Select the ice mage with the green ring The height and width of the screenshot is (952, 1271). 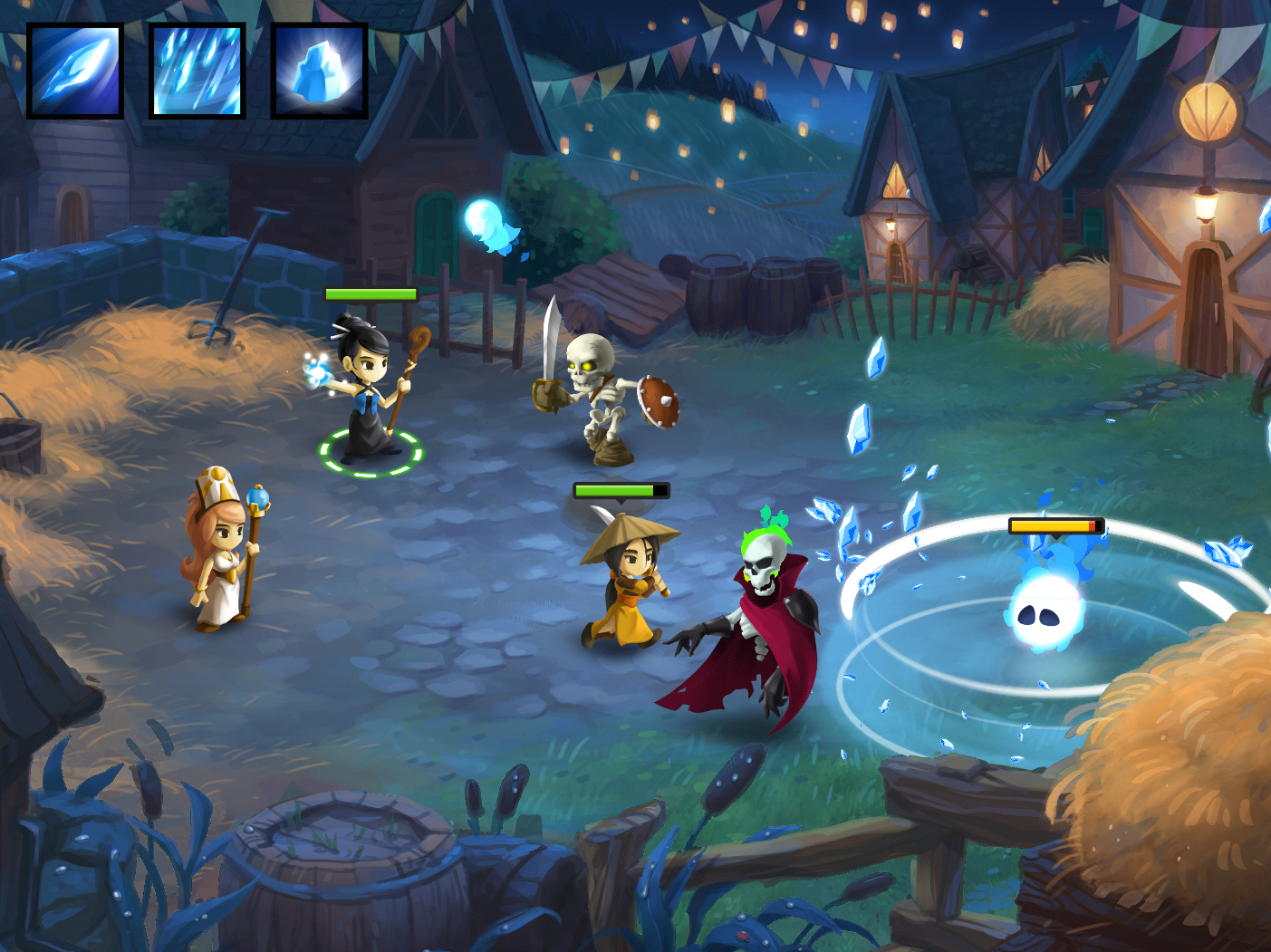click(369, 390)
